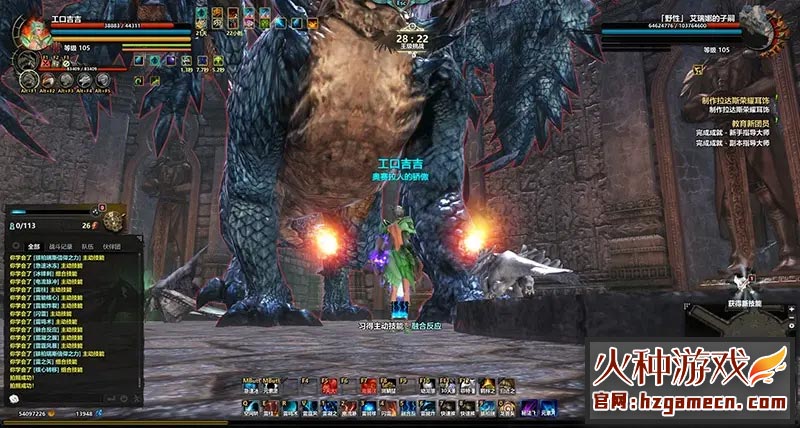Viewport: 800px width, 428px height.
Task: Select the Alt+F5 pet skill icon
Action: [x=102, y=80]
